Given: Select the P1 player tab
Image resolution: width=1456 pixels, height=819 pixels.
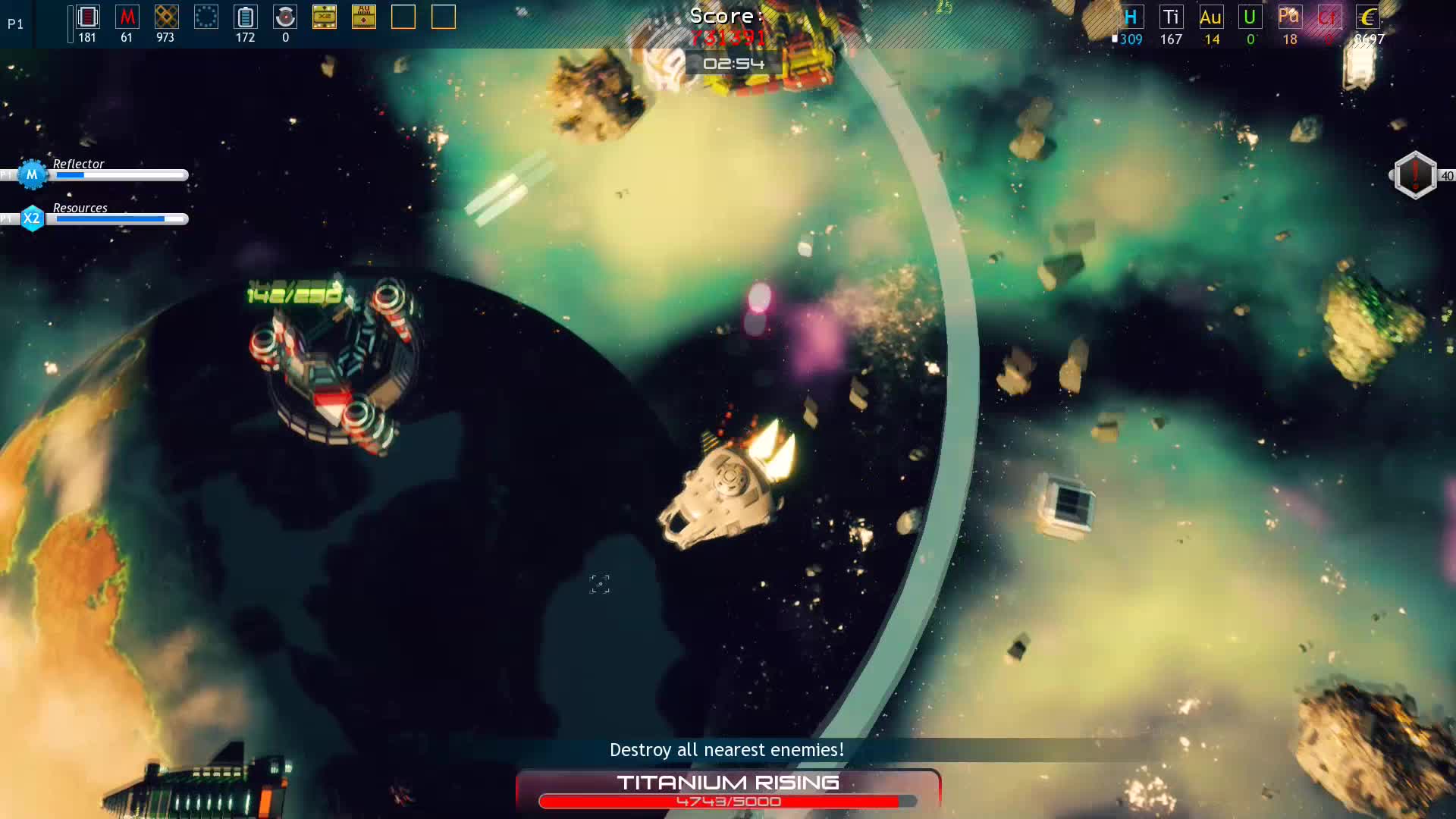Looking at the screenshot, I should point(14,24).
